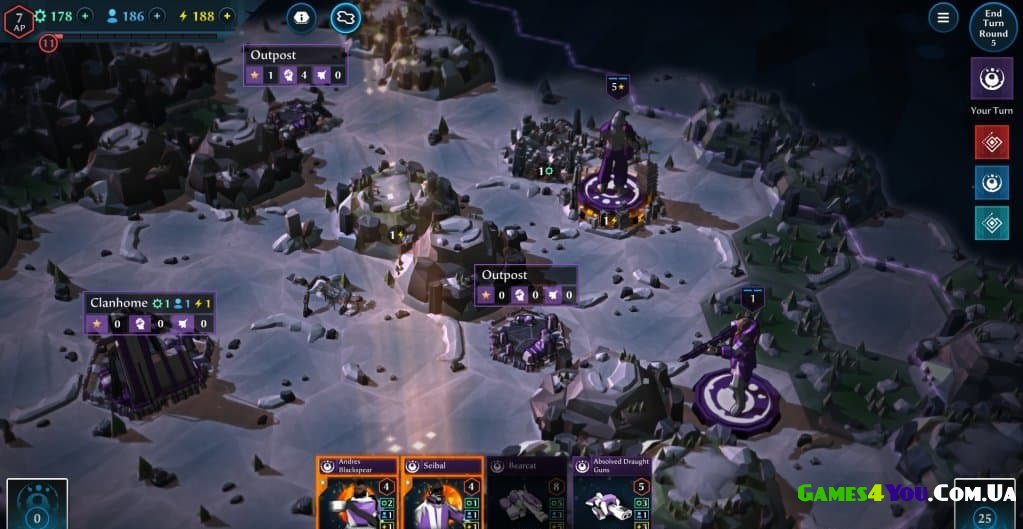Viewport: 1023px width, 529px height.
Task: Add more gear resource with its plus button
Action: (x=85, y=16)
